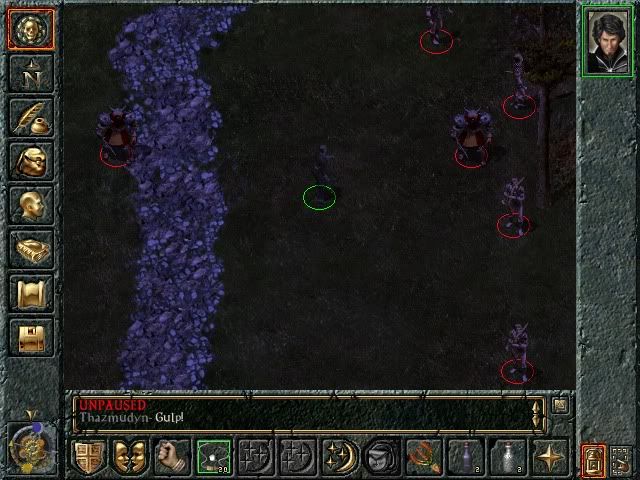
Task: Open the inventory using the helmet button
Action: point(30,160)
